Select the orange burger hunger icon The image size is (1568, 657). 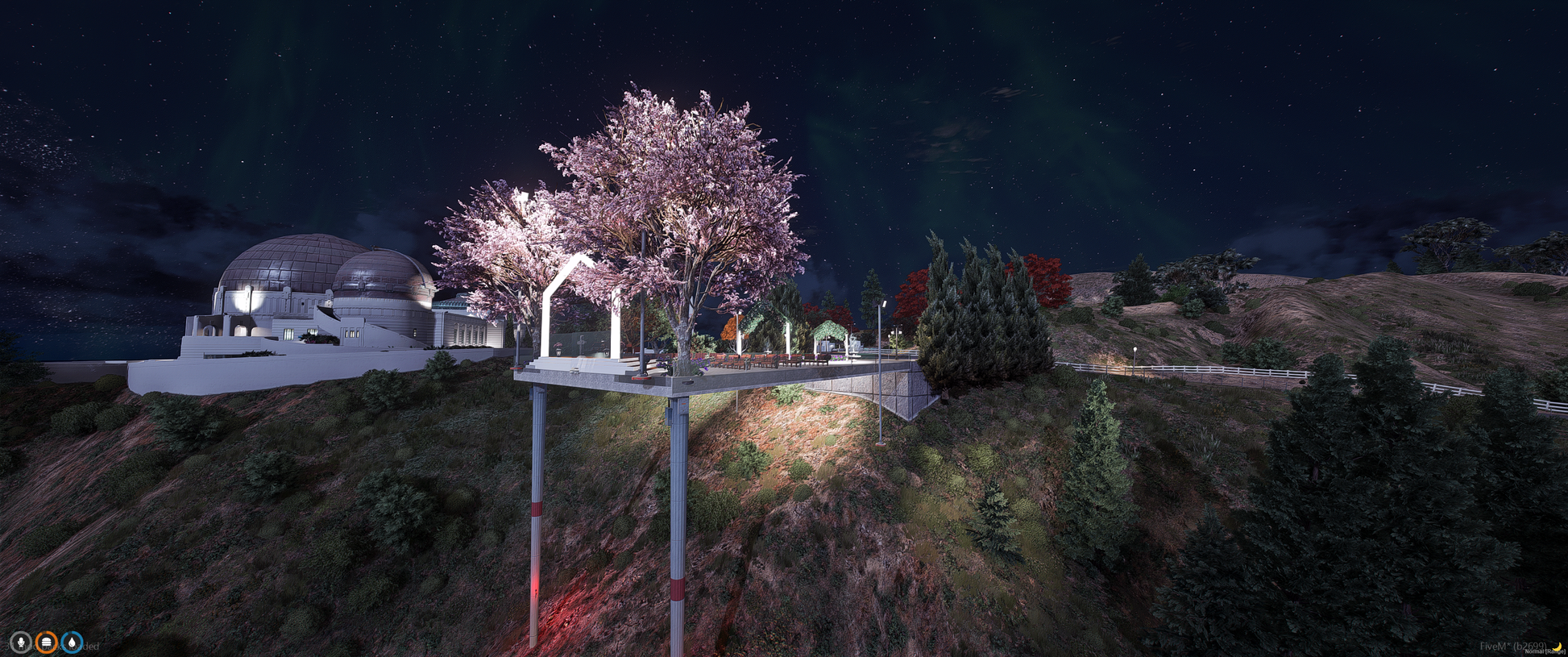point(47,642)
